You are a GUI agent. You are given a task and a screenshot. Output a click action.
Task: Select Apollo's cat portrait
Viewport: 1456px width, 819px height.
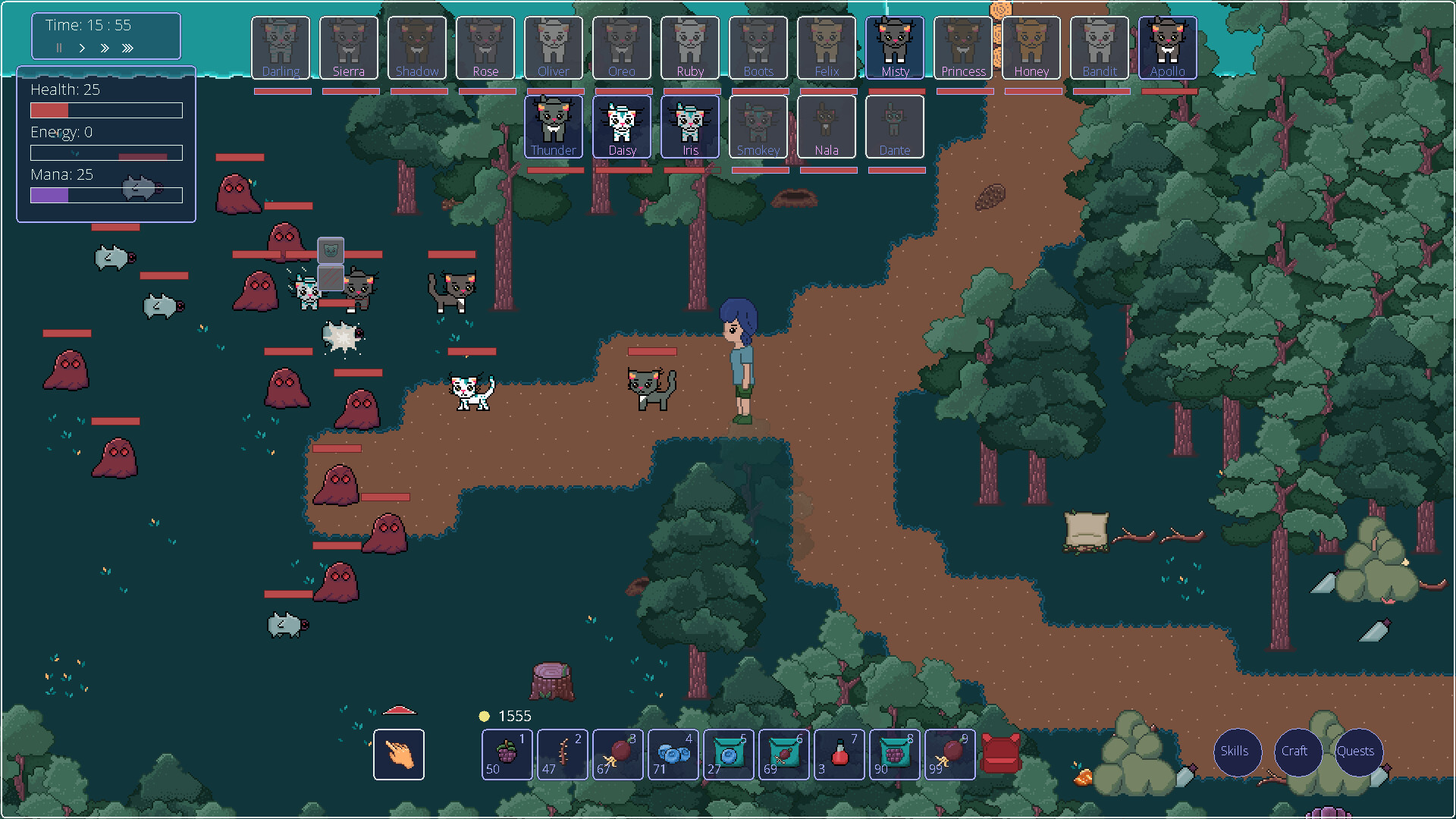coord(1168,47)
